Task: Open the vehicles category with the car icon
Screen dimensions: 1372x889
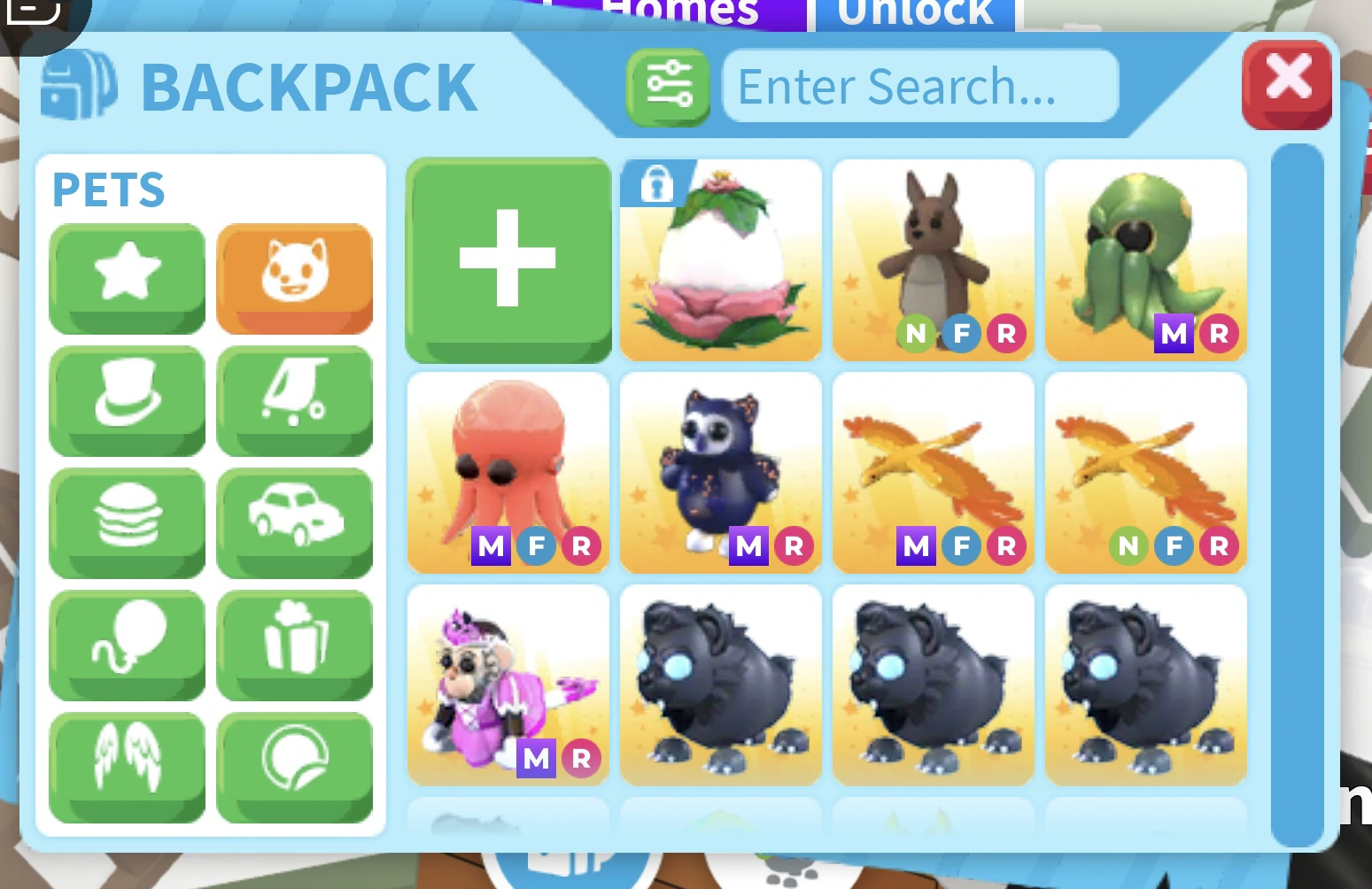Action: [x=294, y=523]
